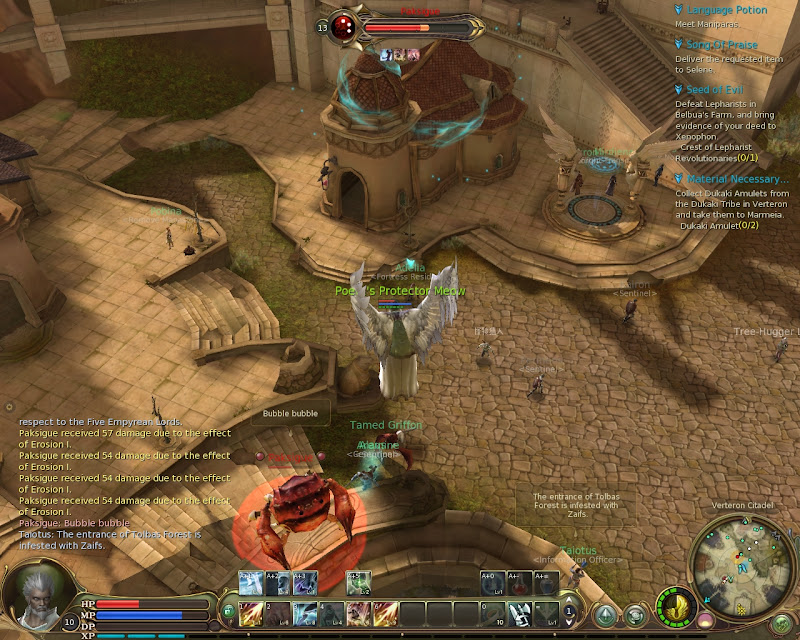
Task: Select the Song Of Praise quest
Action: point(722,45)
